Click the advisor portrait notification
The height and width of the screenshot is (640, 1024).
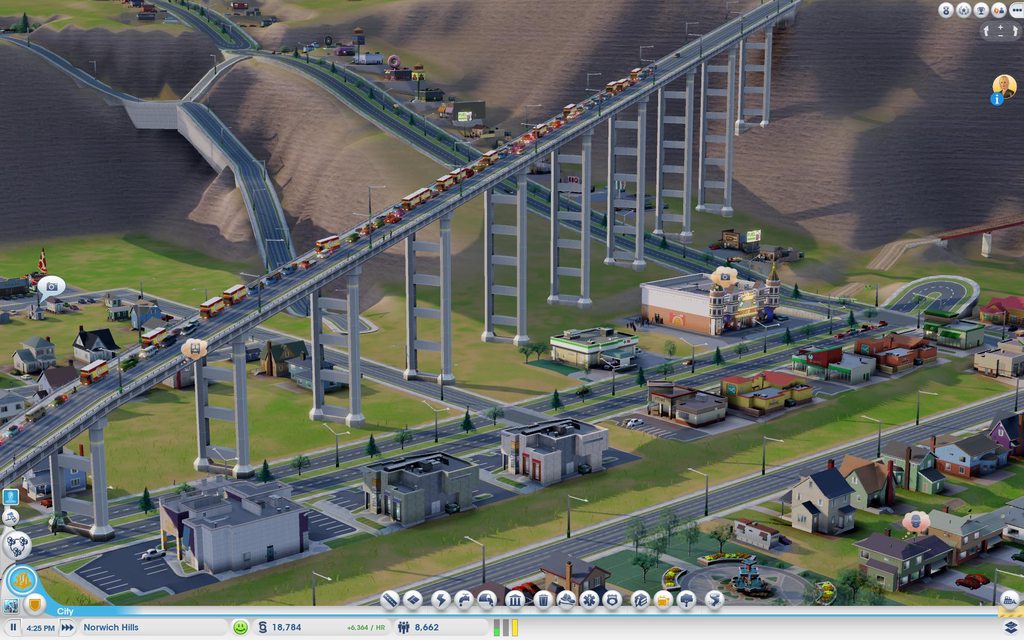pos(1004,86)
